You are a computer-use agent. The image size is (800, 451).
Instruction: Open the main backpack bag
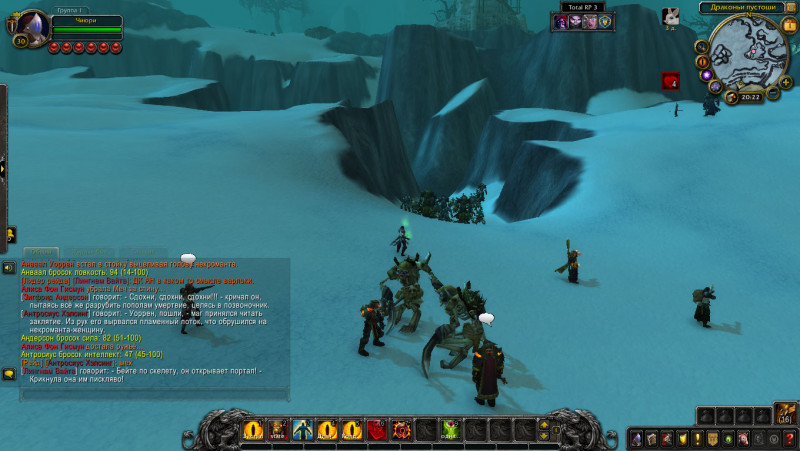click(x=784, y=414)
